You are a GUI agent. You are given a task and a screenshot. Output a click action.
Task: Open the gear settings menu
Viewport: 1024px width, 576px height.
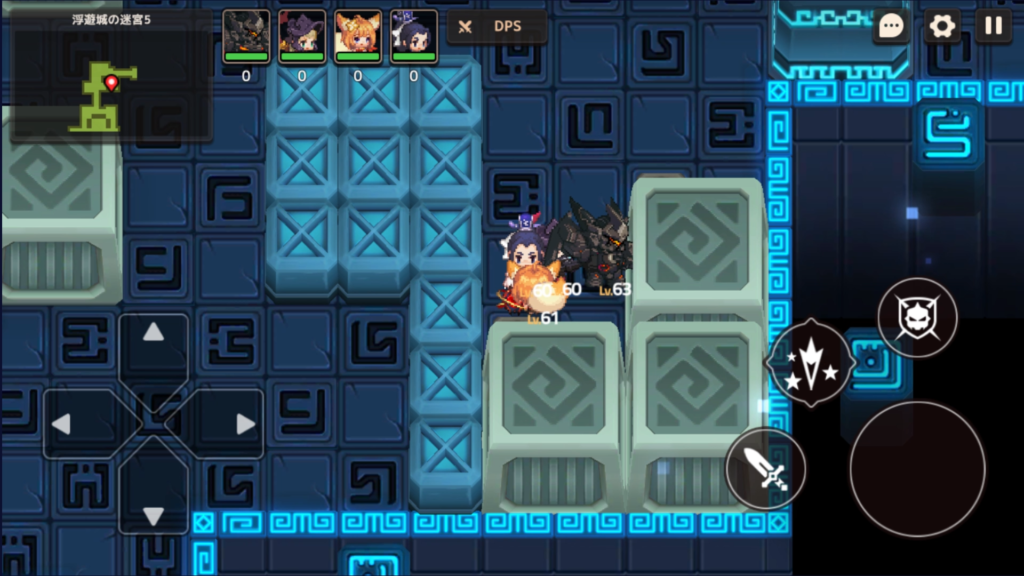pyautogui.click(x=942, y=26)
